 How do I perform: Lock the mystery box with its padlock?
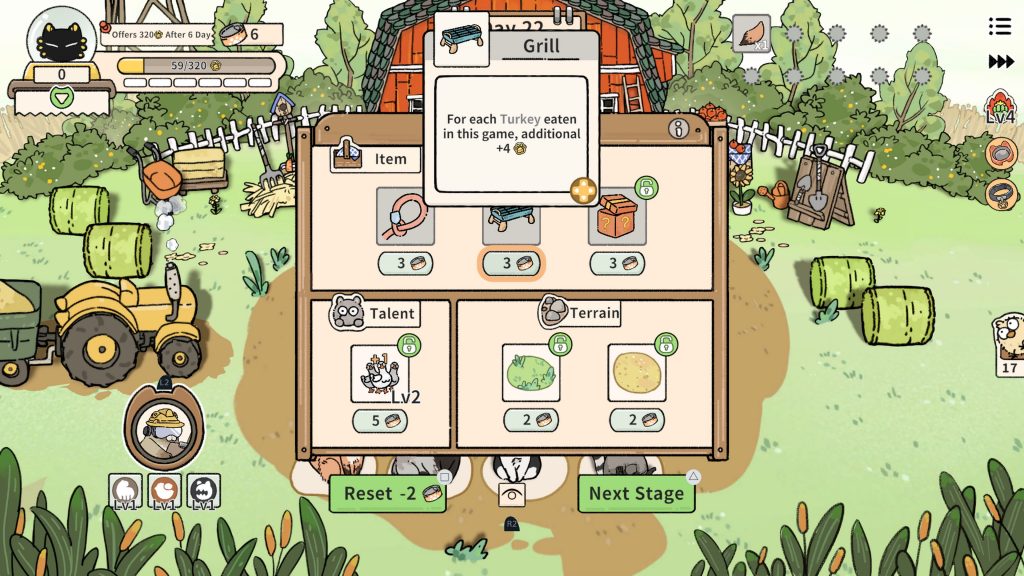(x=647, y=187)
